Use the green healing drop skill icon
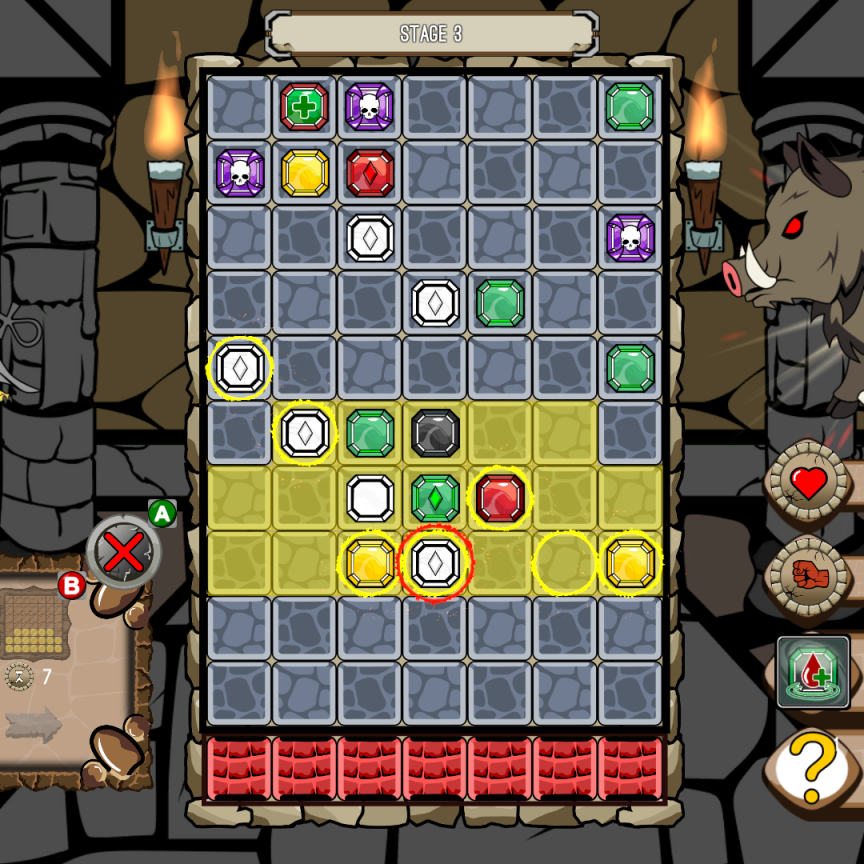This screenshot has width=864, height=864. coord(813,671)
